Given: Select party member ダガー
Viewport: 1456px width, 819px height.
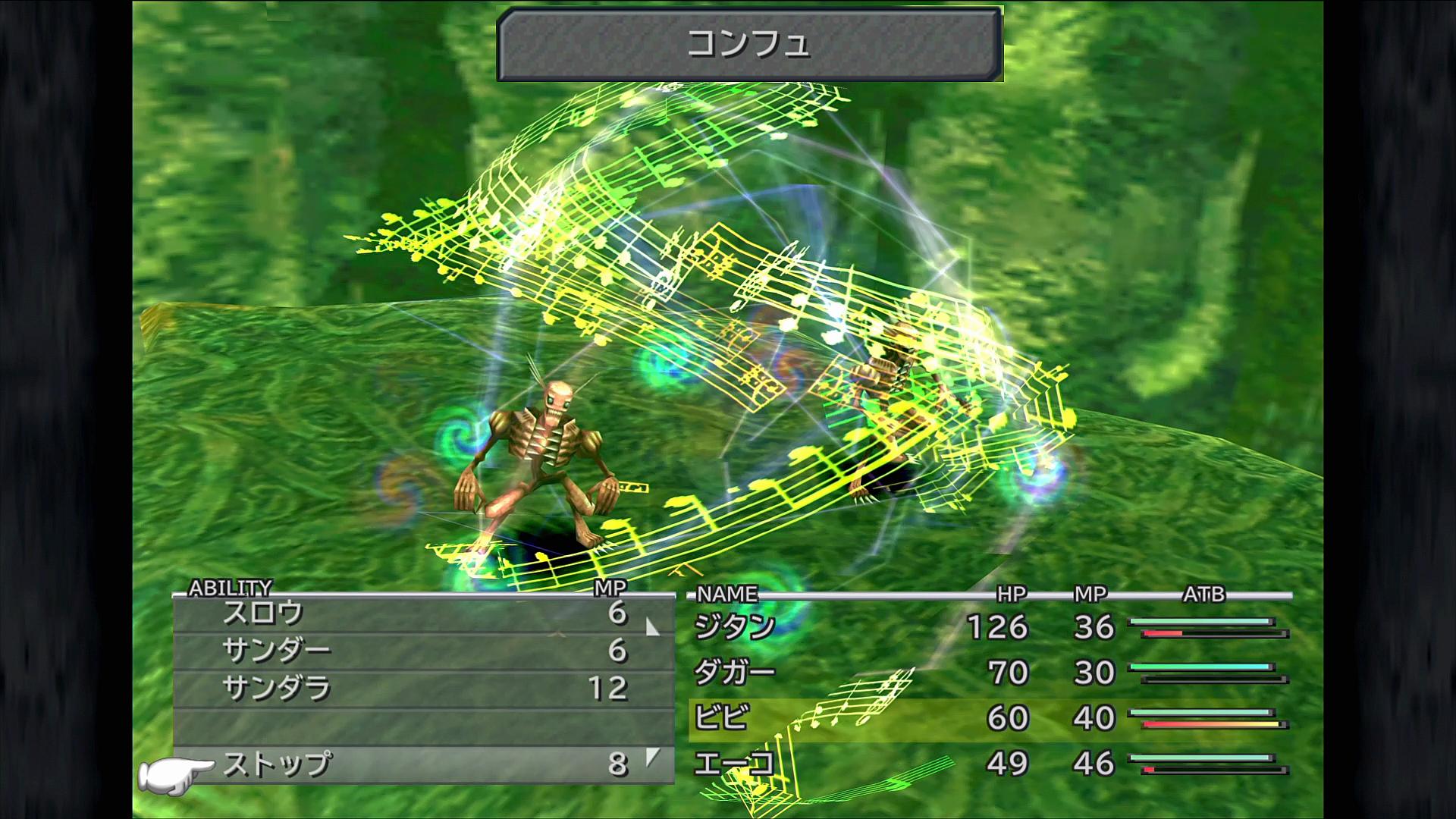Looking at the screenshot, I should point(734,673).
